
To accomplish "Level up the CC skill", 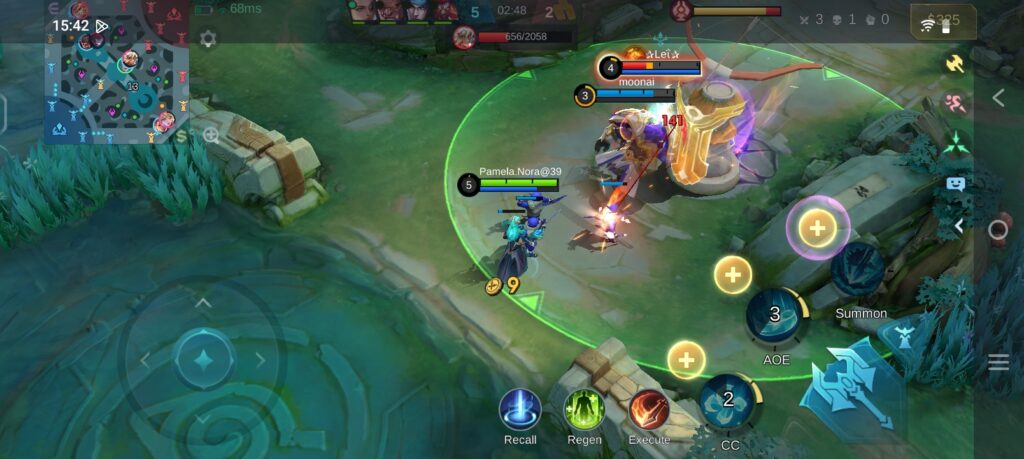I will 687,359.
